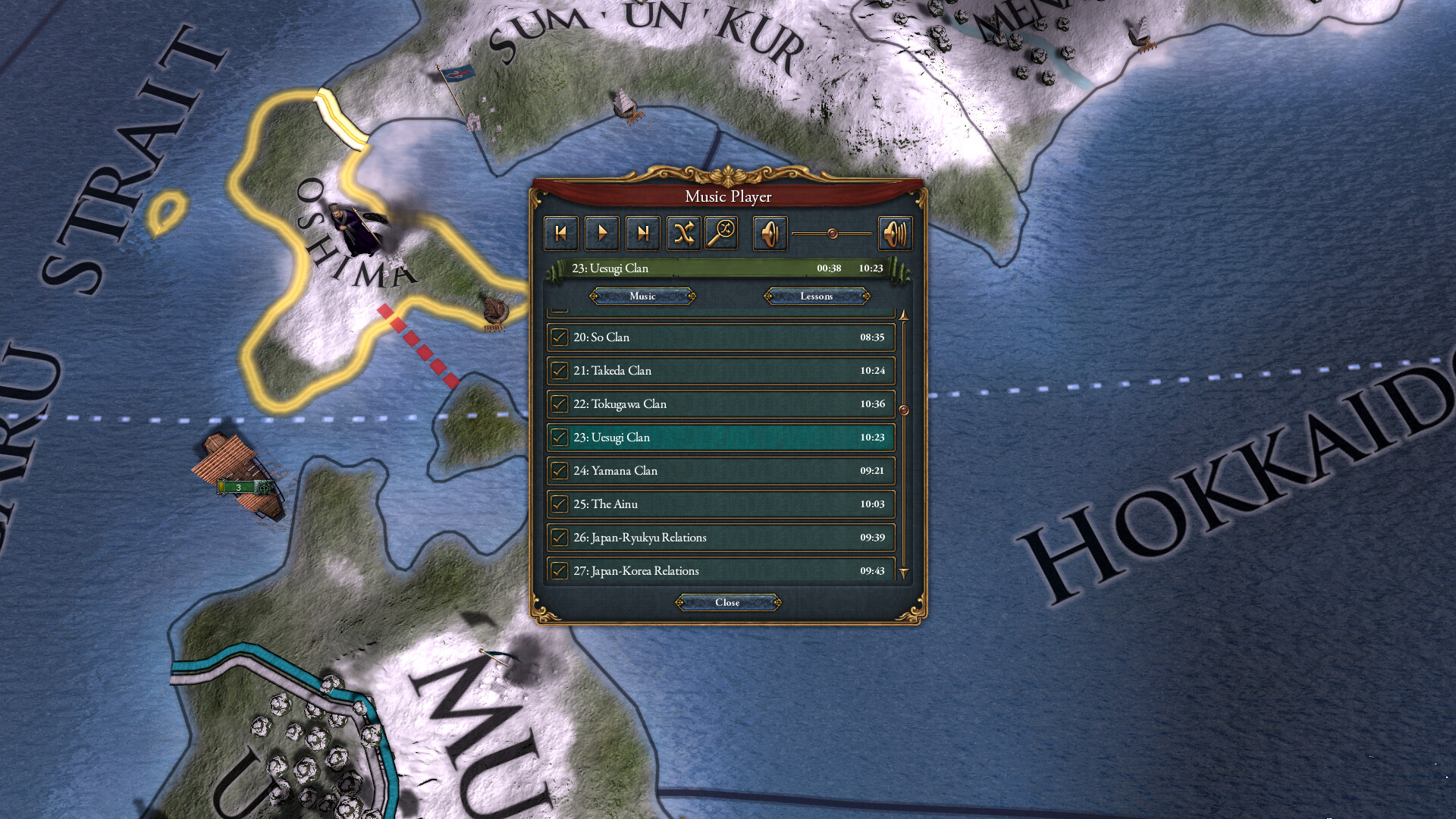Toggle the checkbox for 23: Uesugi Clan
Image resolution: width=1456 pixels, height=819 pixels.
click(560, 438)
